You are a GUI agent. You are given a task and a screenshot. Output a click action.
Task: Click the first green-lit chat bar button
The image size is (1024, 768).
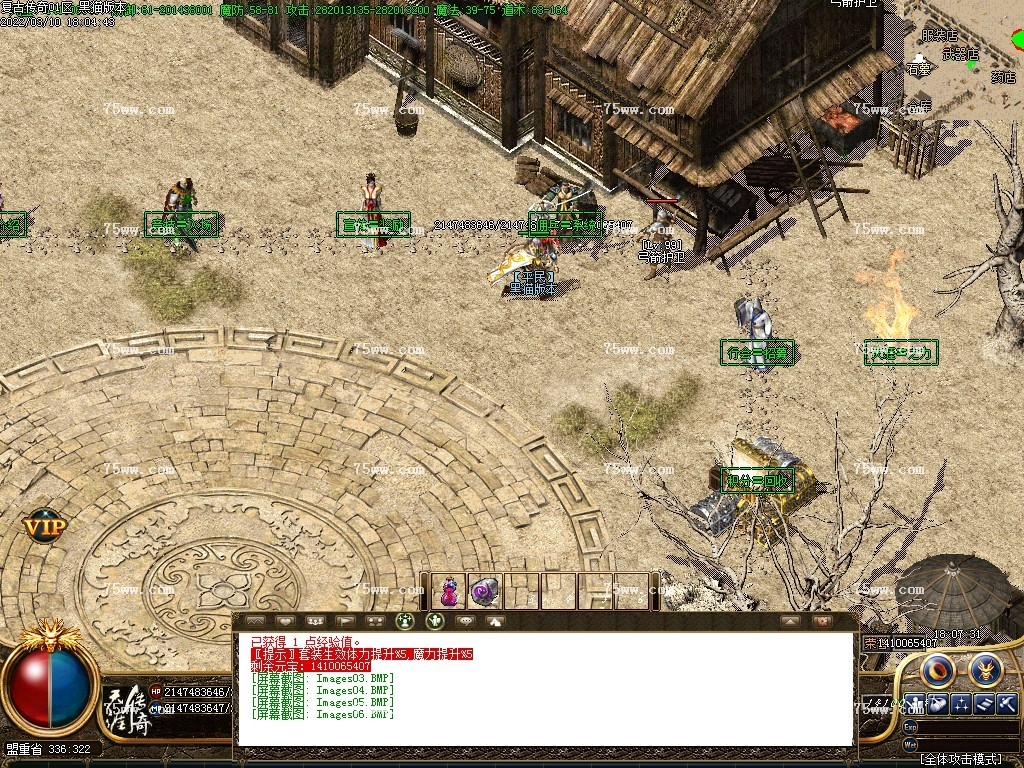[405, 621]
